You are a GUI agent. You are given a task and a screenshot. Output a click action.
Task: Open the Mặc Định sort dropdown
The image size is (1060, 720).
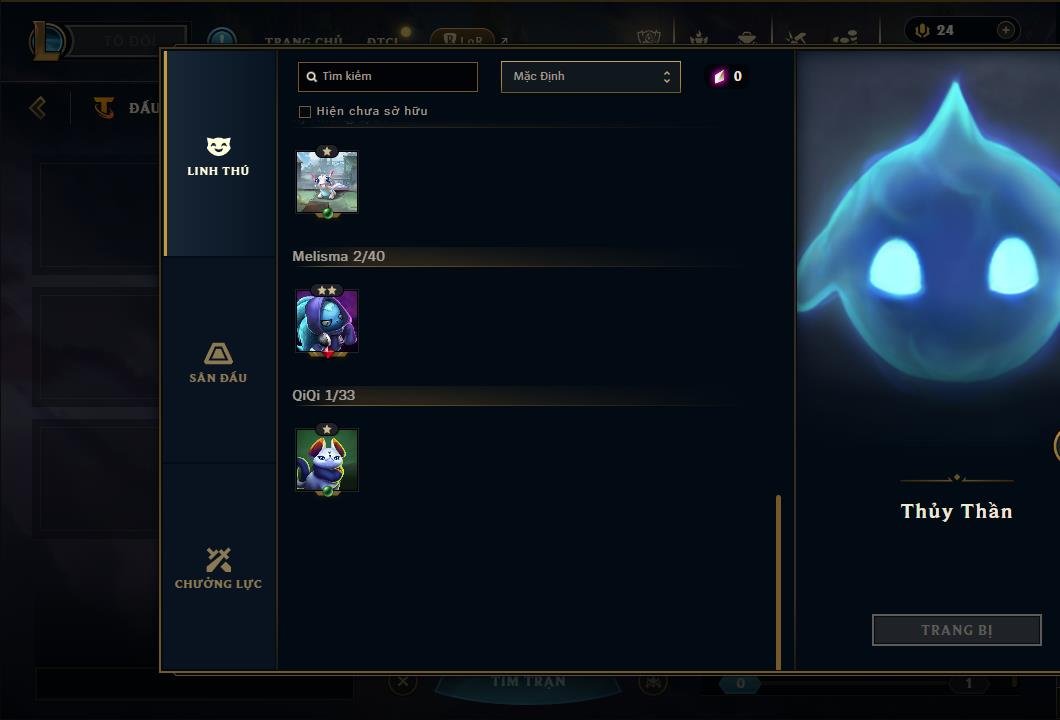click(590, 77)
